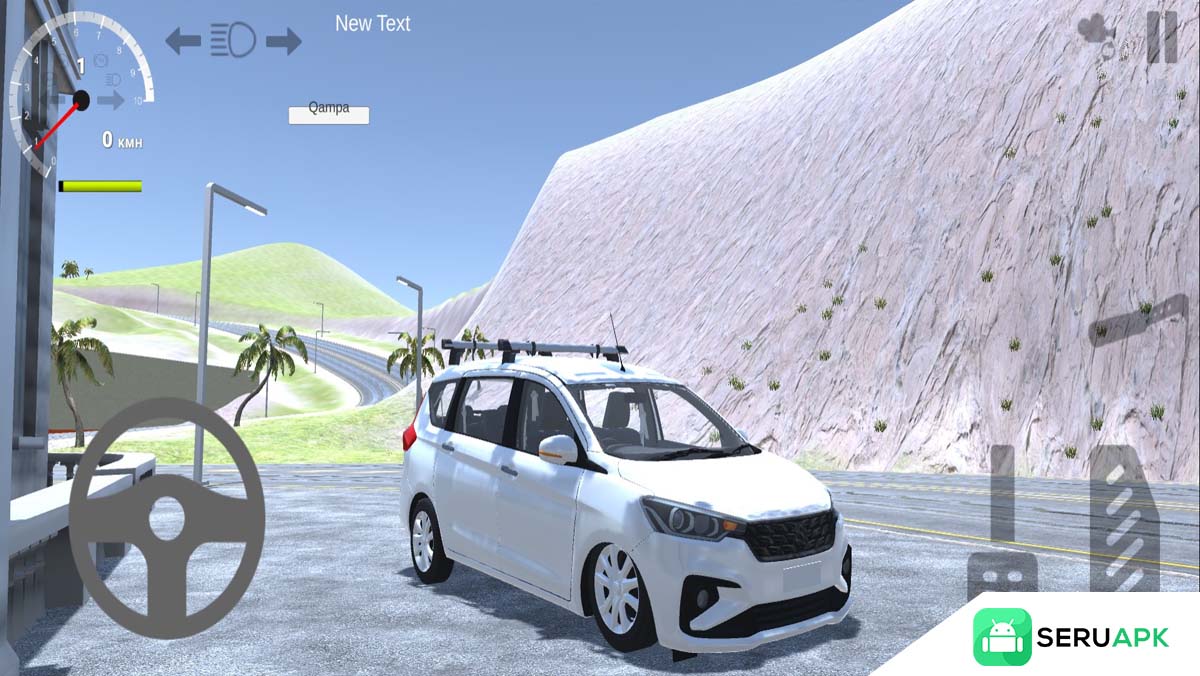Tap the steering wheel control
Screen dimensions: 1200x676
point(167,517)
